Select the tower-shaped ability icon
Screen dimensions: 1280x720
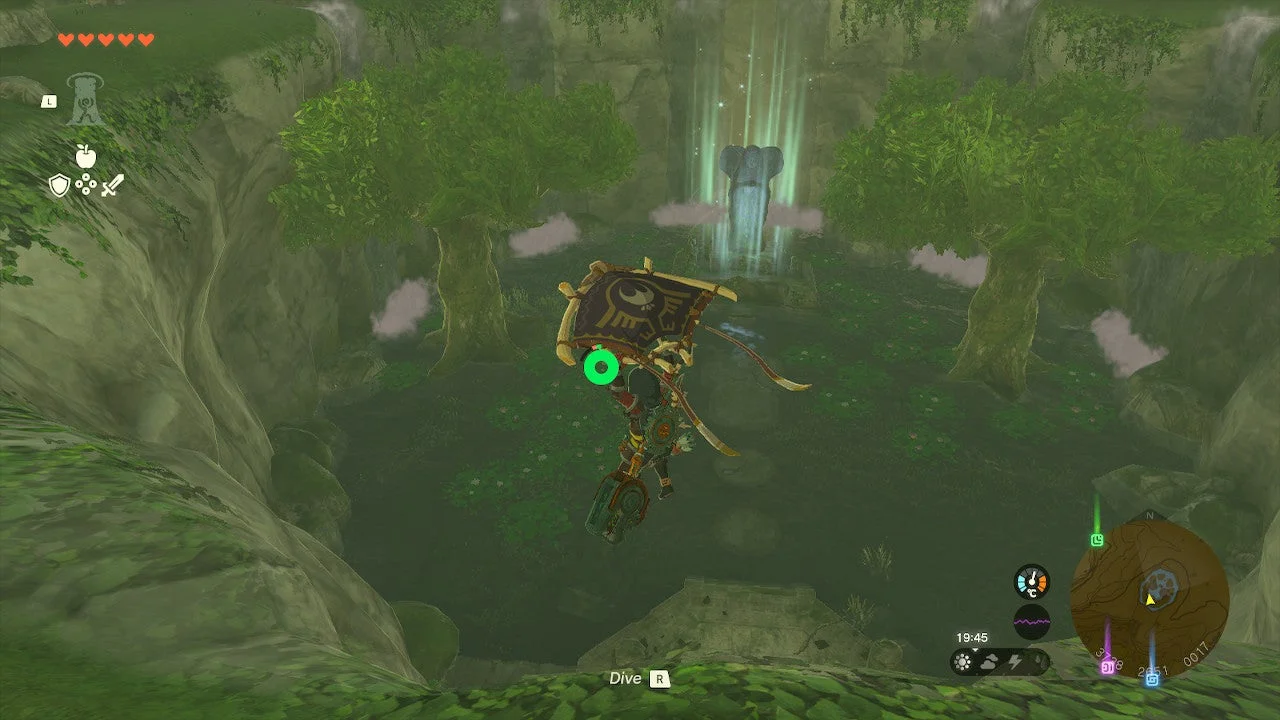point(86,100)
